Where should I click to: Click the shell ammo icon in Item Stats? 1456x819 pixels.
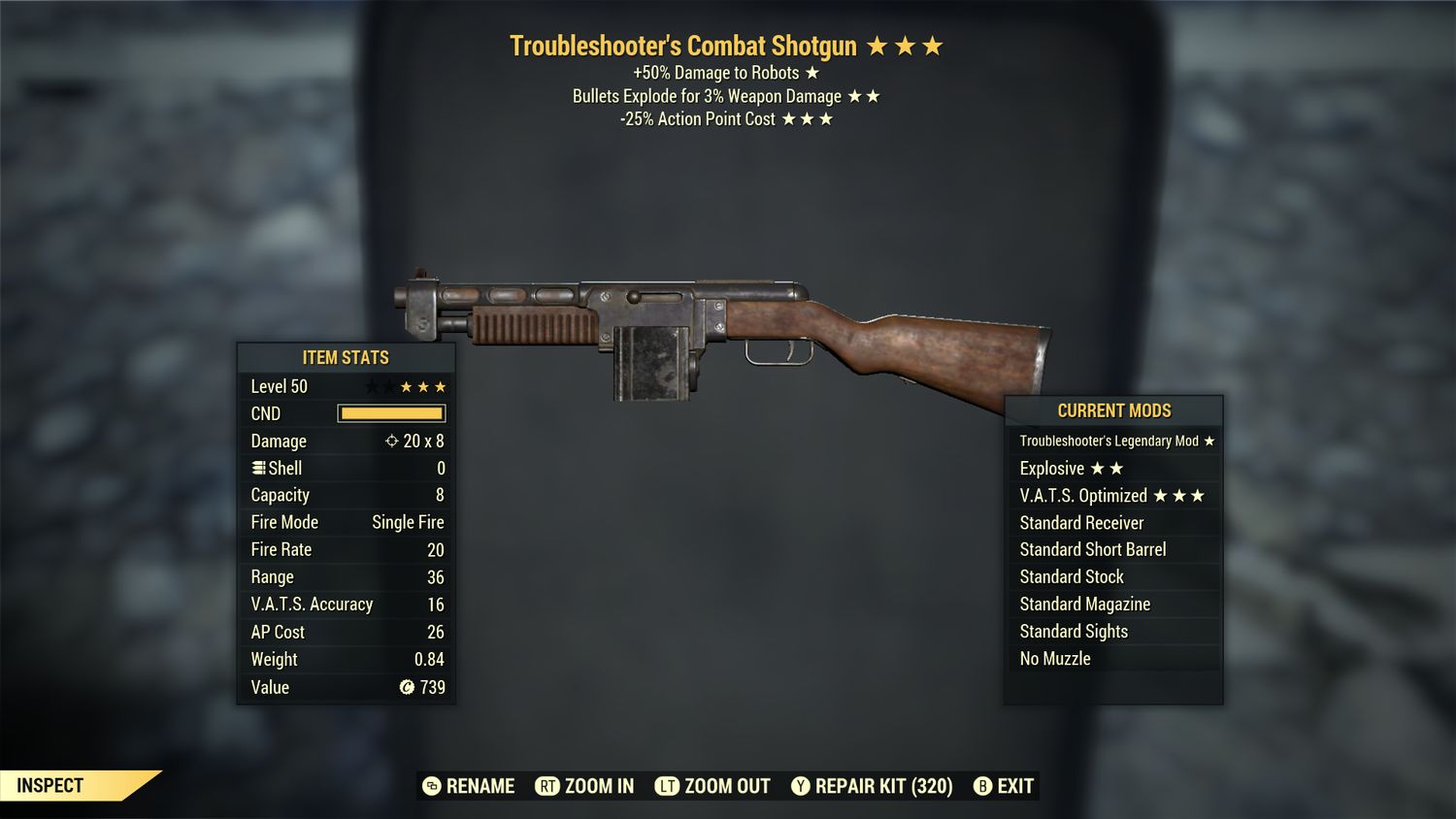[258, 468]
